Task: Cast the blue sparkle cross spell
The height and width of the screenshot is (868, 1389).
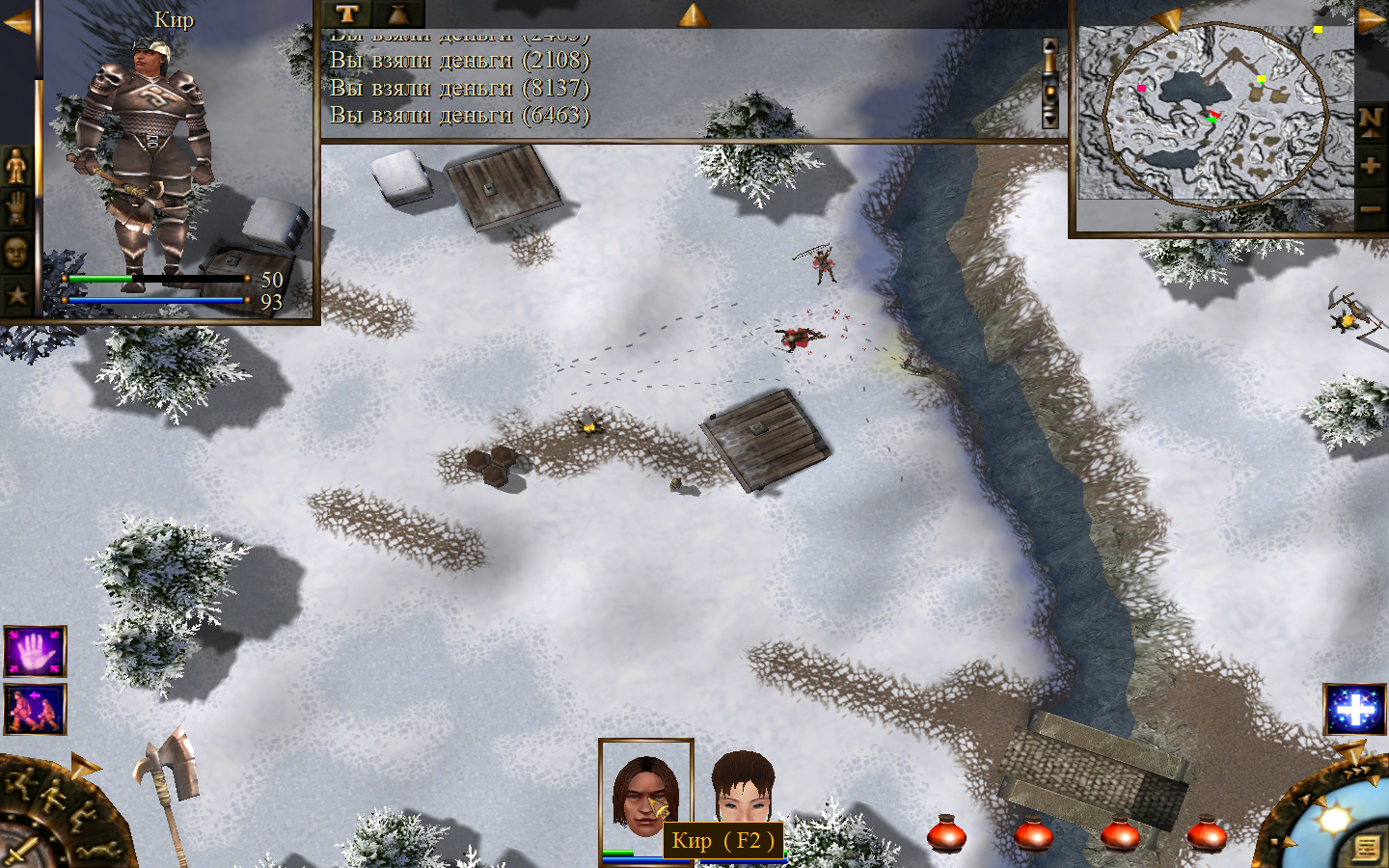Action: [1354, 709]
